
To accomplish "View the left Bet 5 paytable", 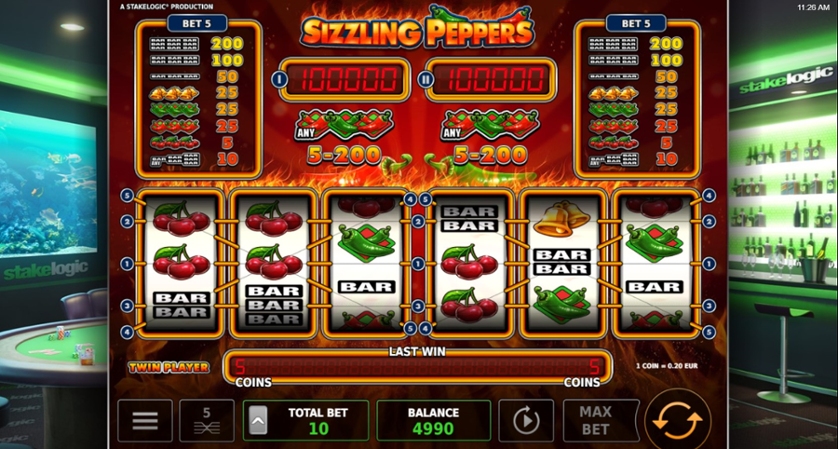I will point(197,95).
